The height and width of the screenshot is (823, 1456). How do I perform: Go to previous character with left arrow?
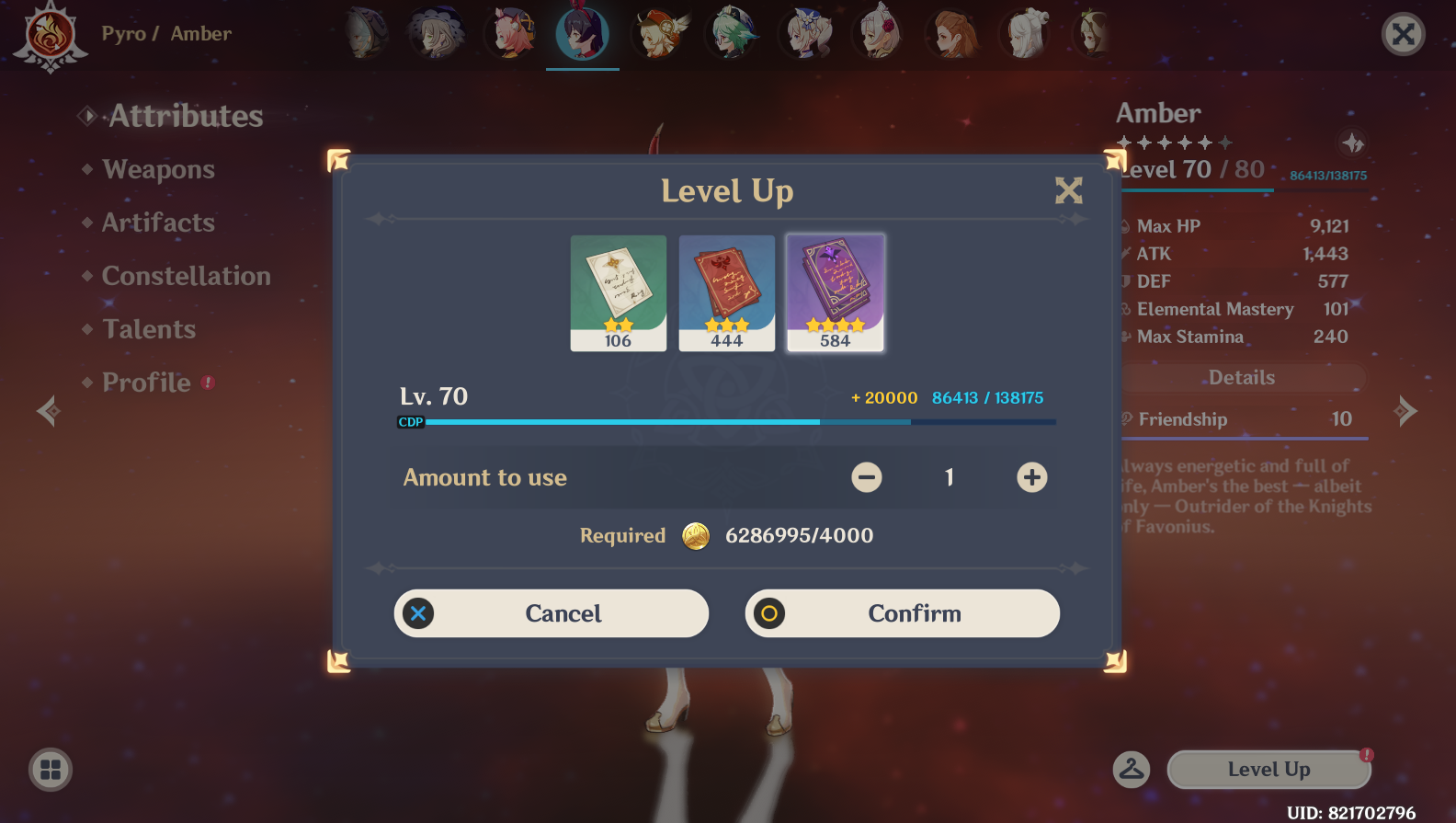tap(48, 411)
